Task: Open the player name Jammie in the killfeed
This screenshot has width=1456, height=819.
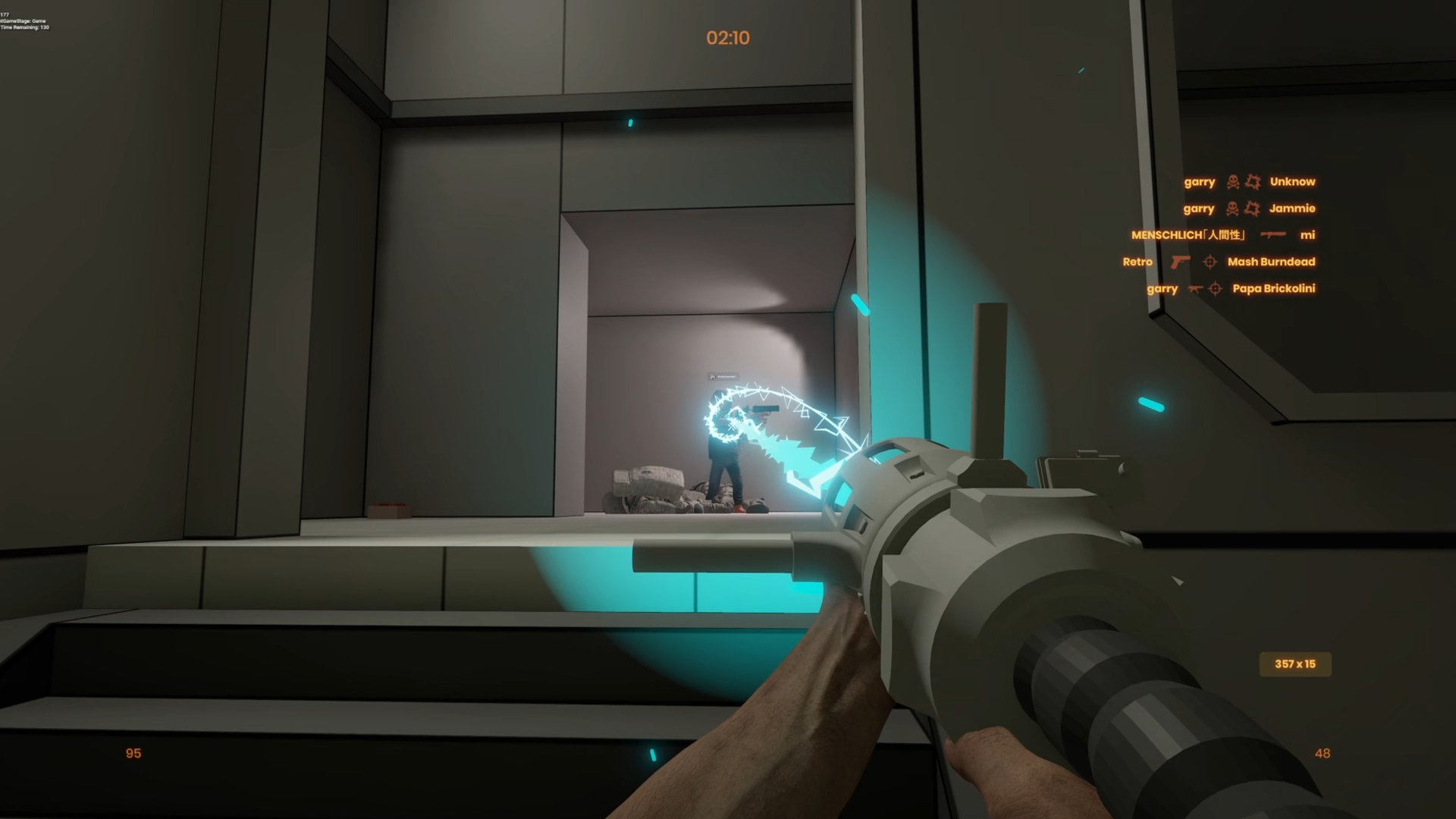Action: click(x=1292, y=209)
